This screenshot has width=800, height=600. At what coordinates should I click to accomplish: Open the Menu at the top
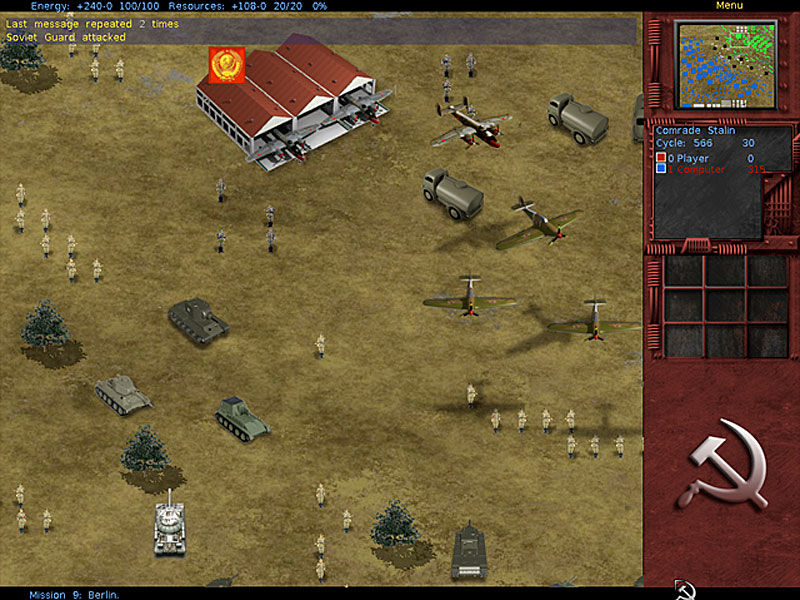pos(729,6)
